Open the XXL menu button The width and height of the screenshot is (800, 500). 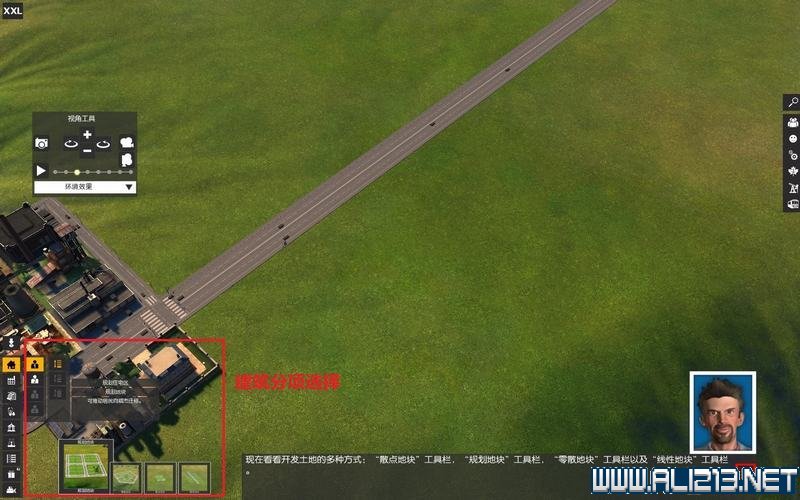[13, 12]
